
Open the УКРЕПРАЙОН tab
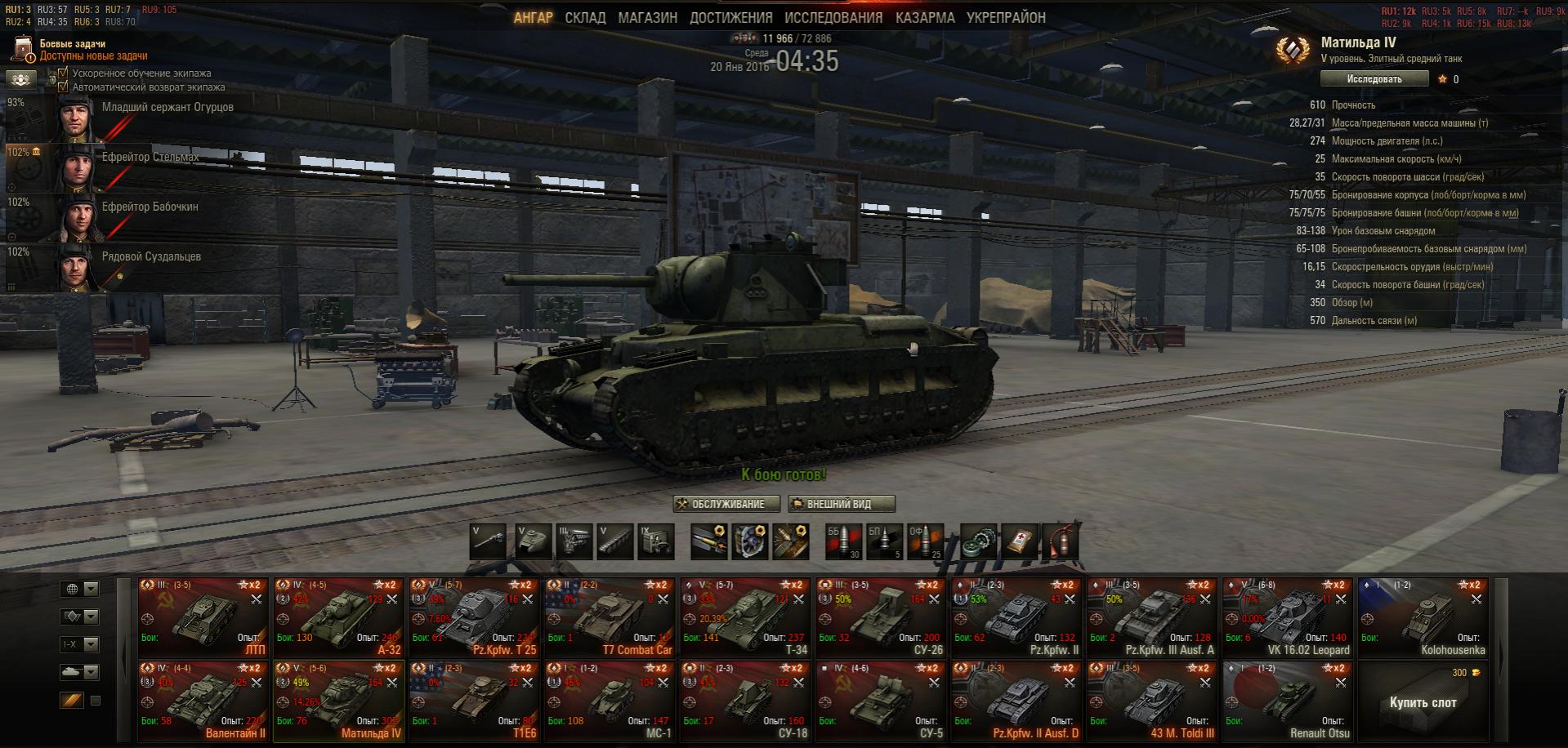[x=1005, y=18]
